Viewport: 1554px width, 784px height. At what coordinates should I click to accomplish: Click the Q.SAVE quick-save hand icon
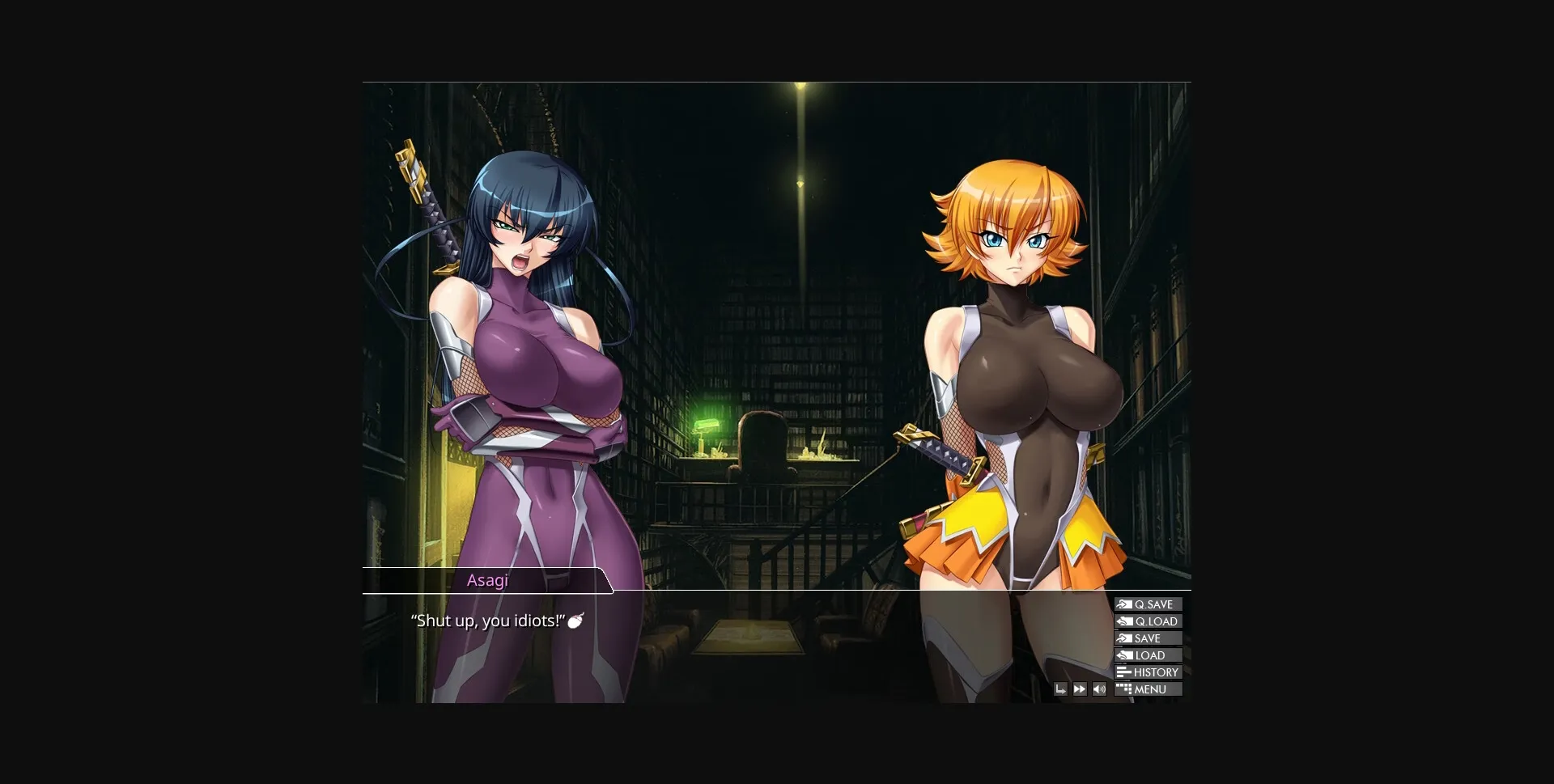(1124, 604)
